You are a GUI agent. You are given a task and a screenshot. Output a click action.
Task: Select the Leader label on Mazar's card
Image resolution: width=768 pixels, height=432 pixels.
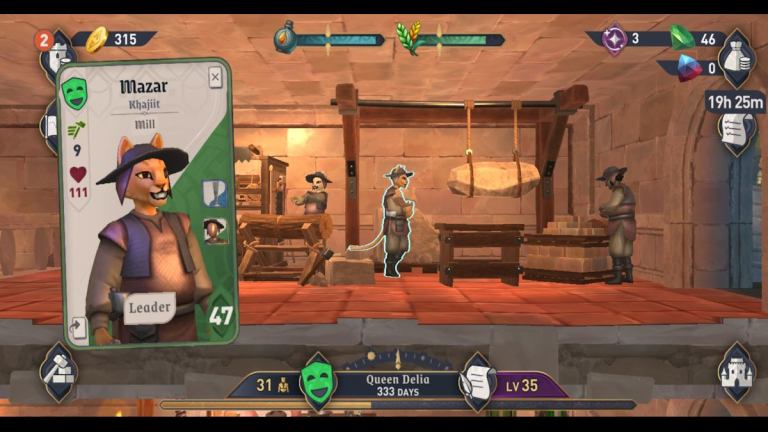(x=149, y=307)
